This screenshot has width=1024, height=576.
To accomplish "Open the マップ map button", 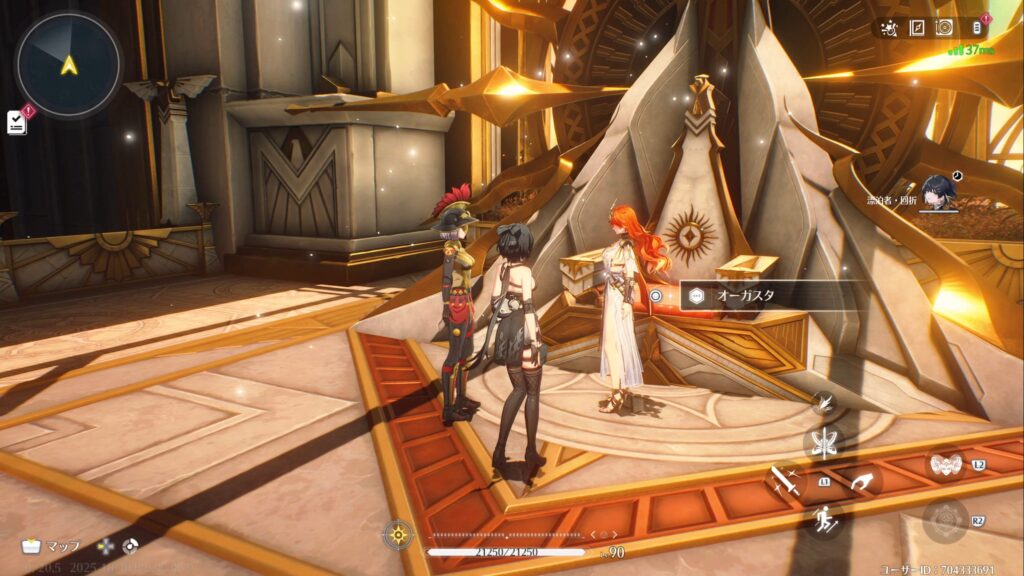I will coord(50,546).
